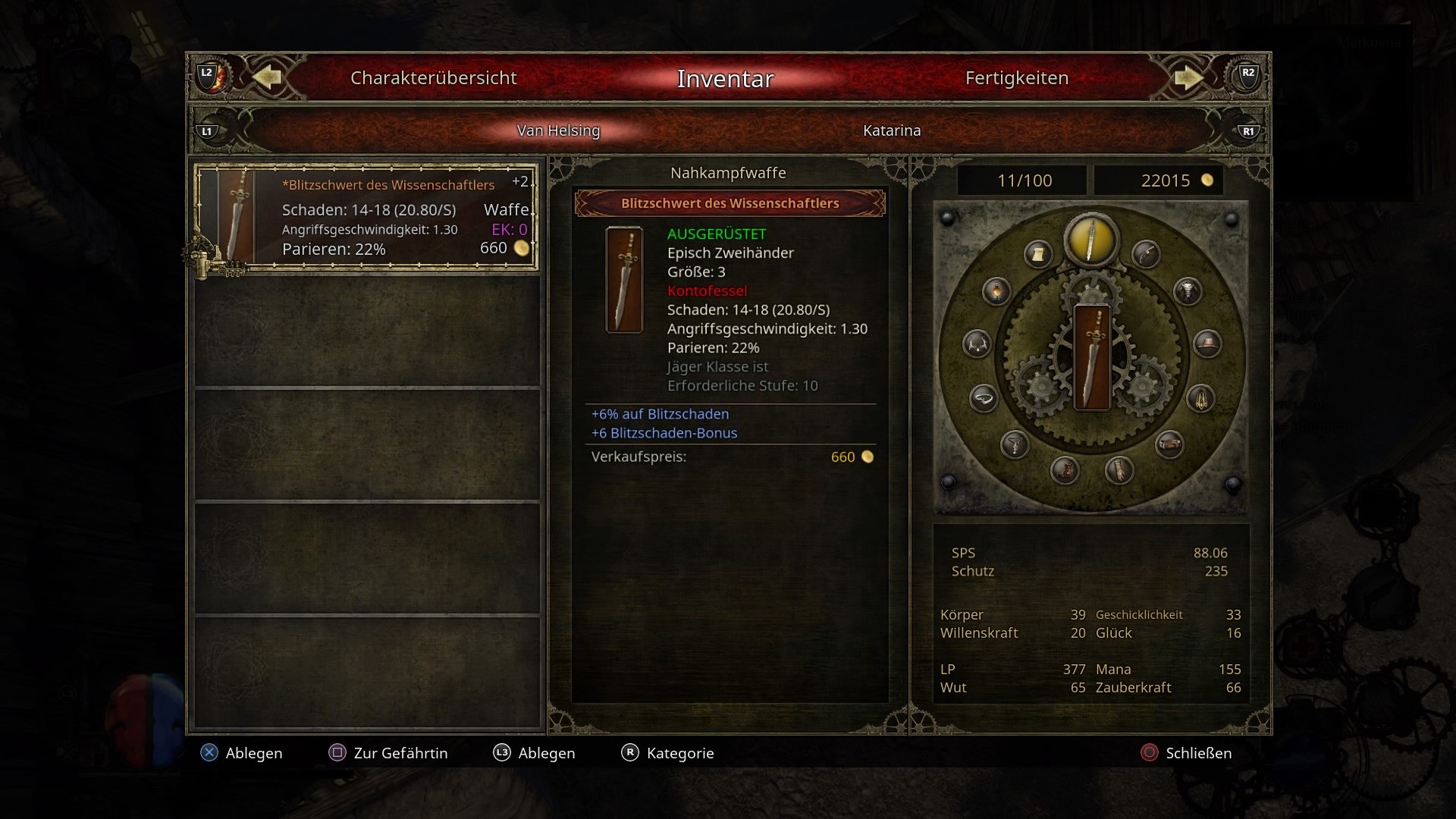
Task: Open the ring slot on the left side
Action: (984, 398)
